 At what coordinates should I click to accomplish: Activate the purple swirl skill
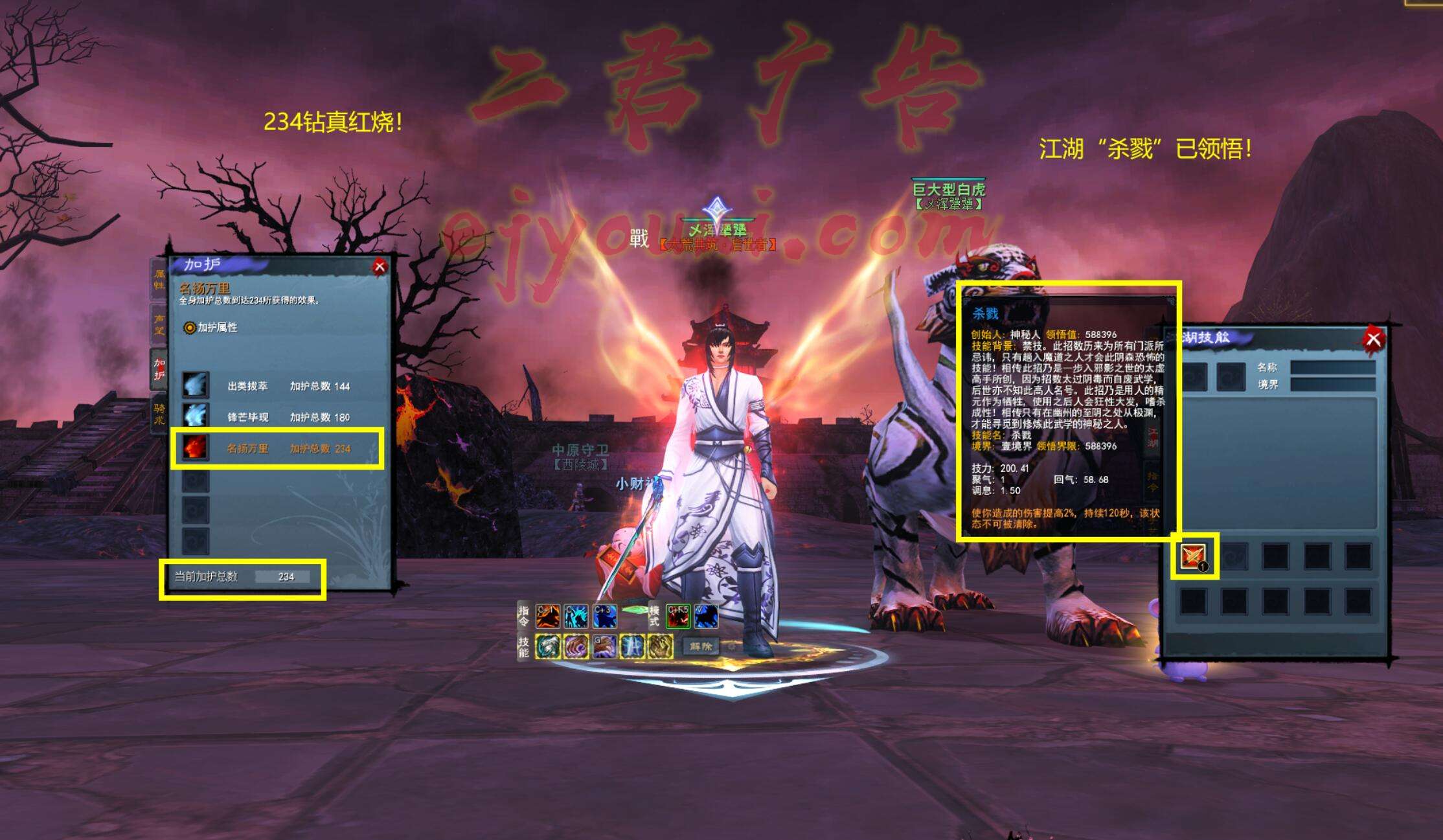tap(576, 646)
